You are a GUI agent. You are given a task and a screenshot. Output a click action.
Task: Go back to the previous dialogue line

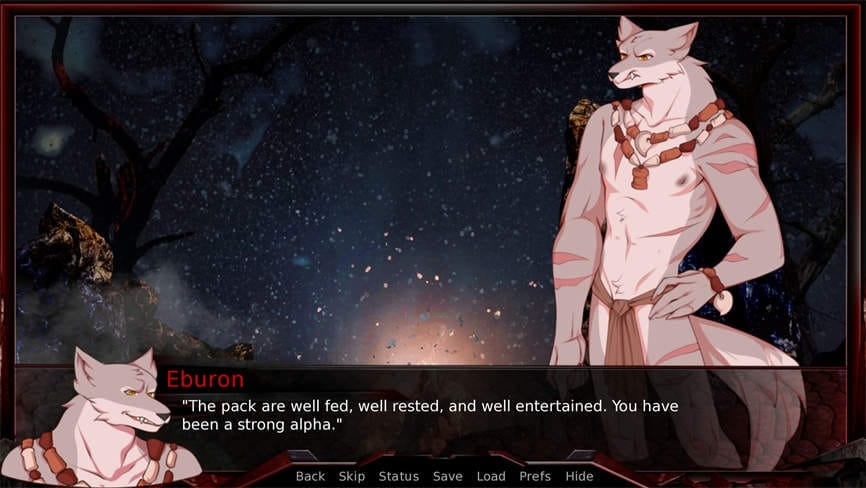[x=310, y=476]
